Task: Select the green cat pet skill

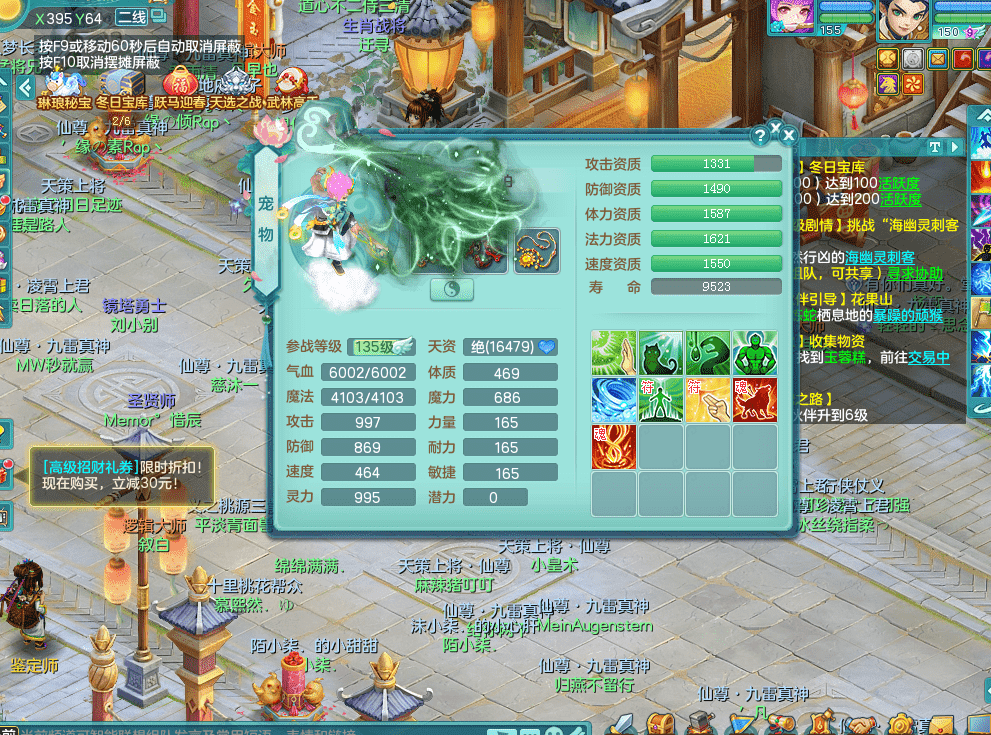Action: click(x=661, y=353)
